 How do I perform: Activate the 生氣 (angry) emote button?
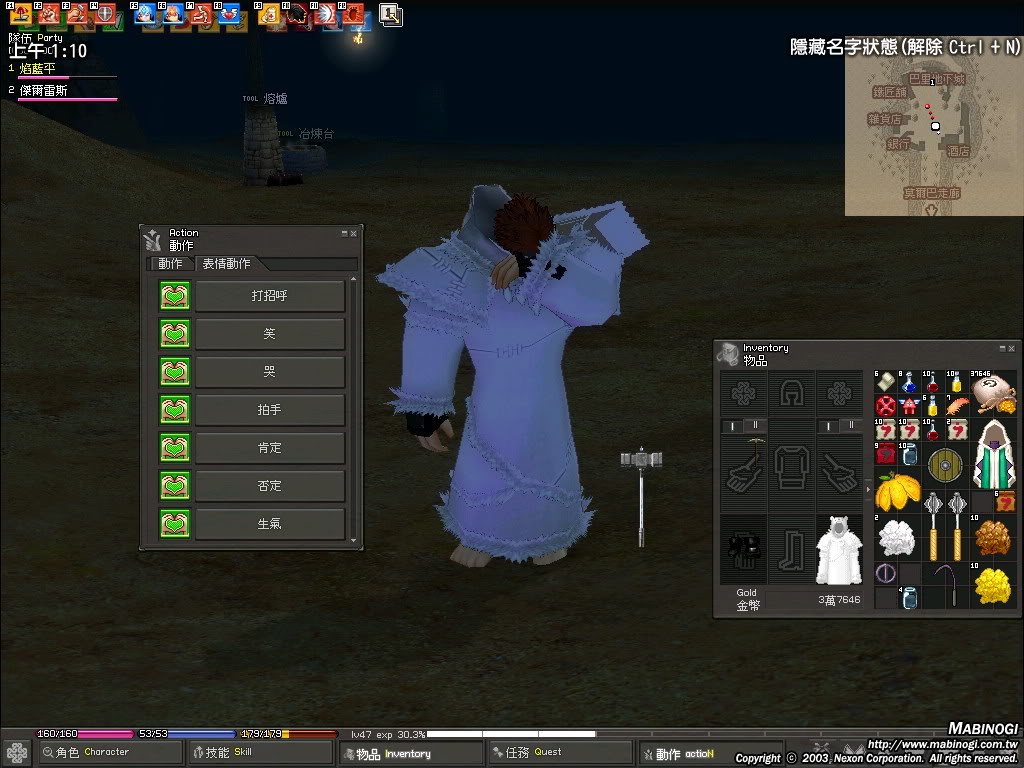click(269, 524)
